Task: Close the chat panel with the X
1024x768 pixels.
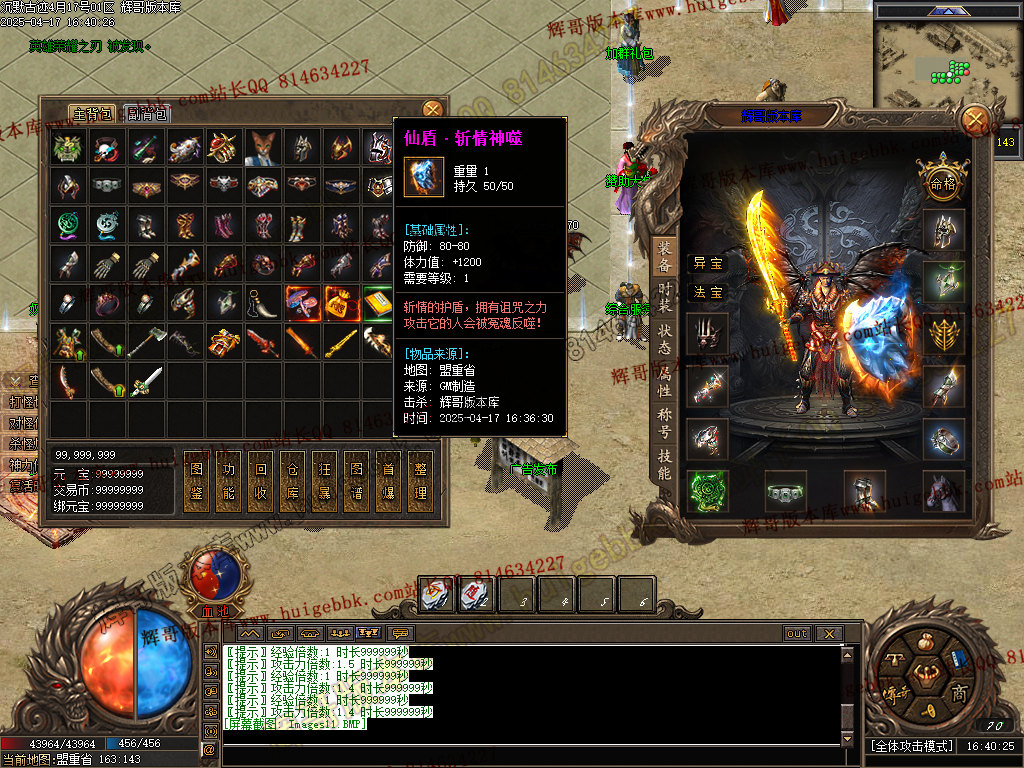Action: click(828, 633)
